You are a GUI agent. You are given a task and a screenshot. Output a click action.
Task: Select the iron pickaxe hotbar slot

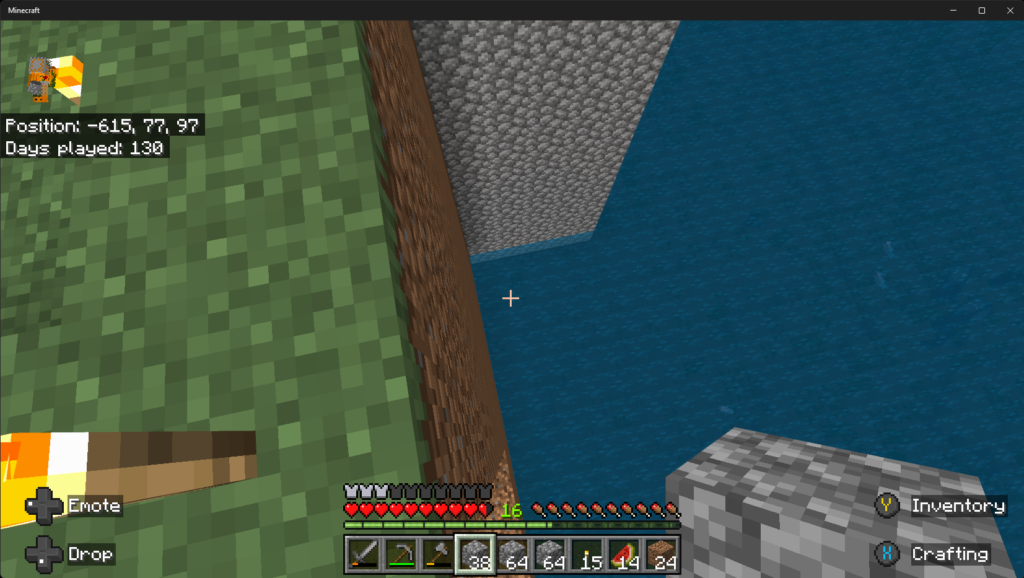(399, 554)
